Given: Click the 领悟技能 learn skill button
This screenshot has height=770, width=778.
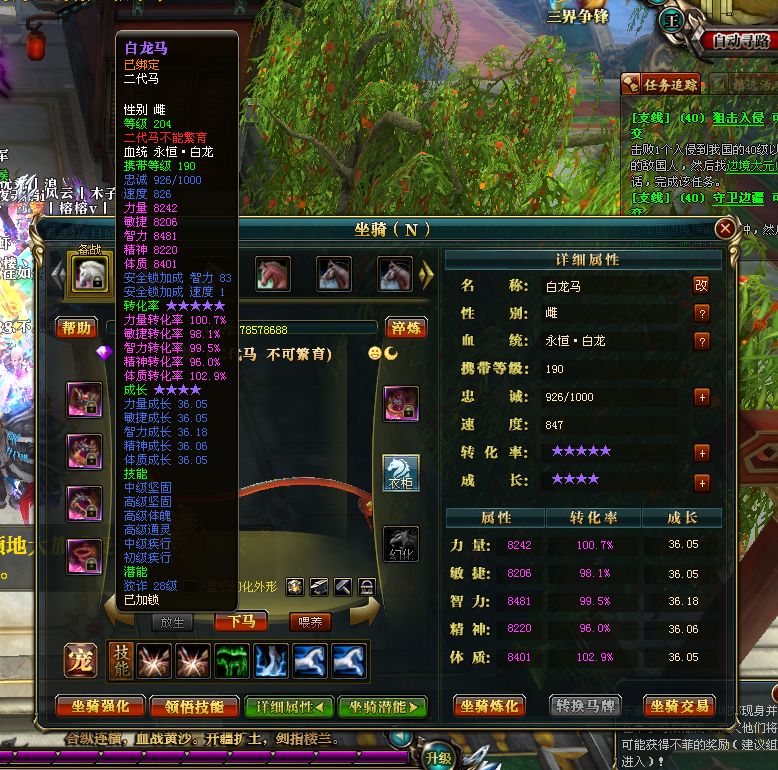Looking at the screenshot, I should (x=194, y=706).
